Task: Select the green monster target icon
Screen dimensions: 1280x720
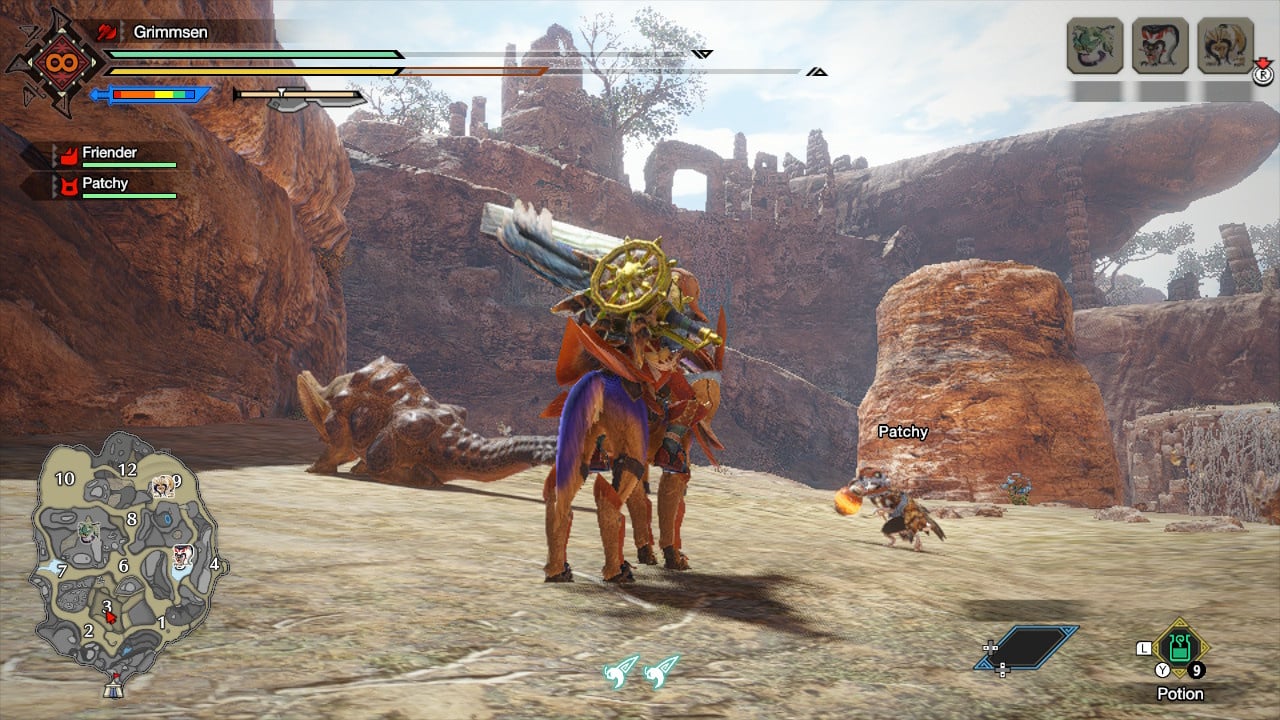Action: [1095, 46]
